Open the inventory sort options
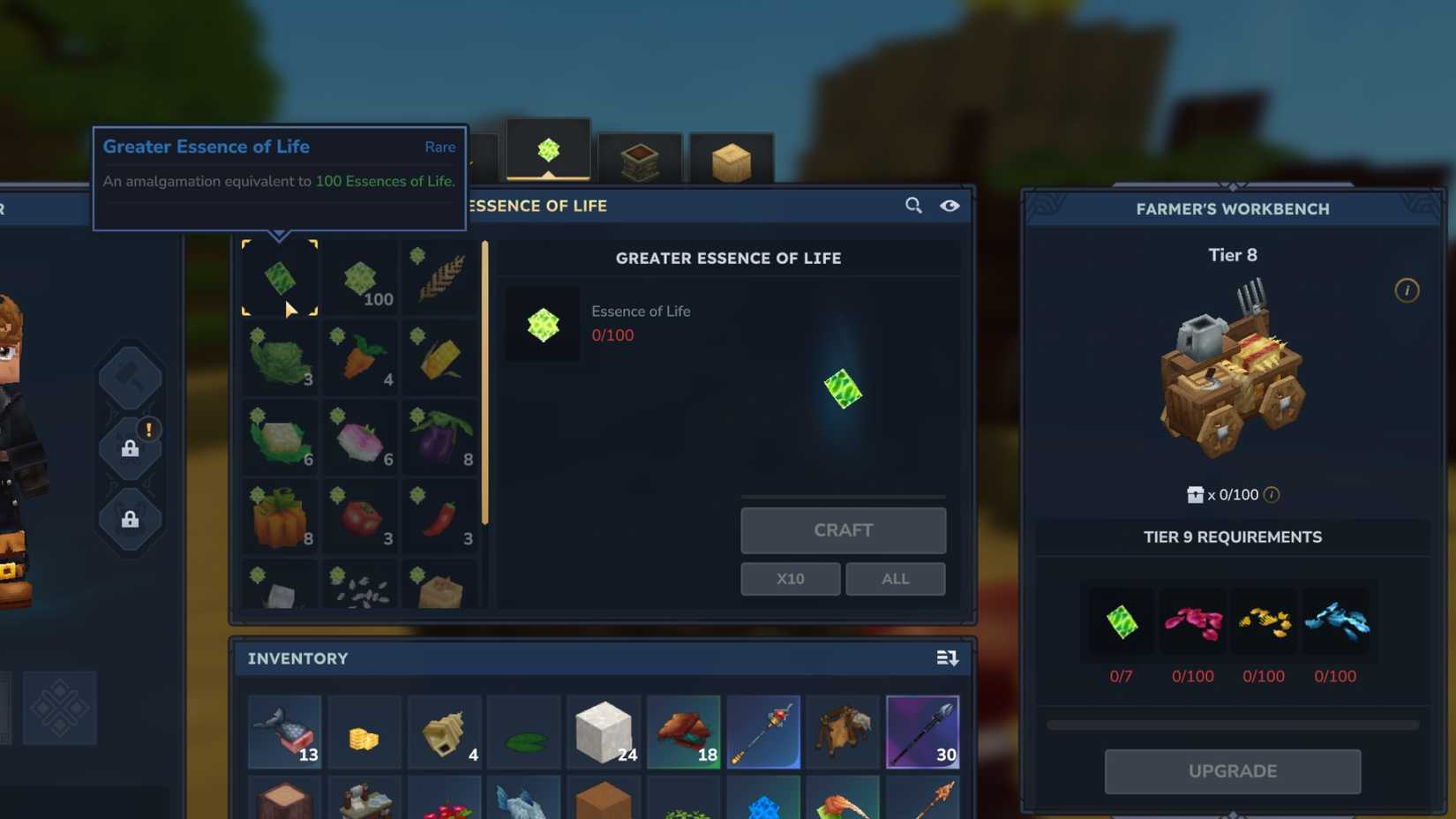Image resolution: width=1456 pixels, height=819 pixels. 948,658
